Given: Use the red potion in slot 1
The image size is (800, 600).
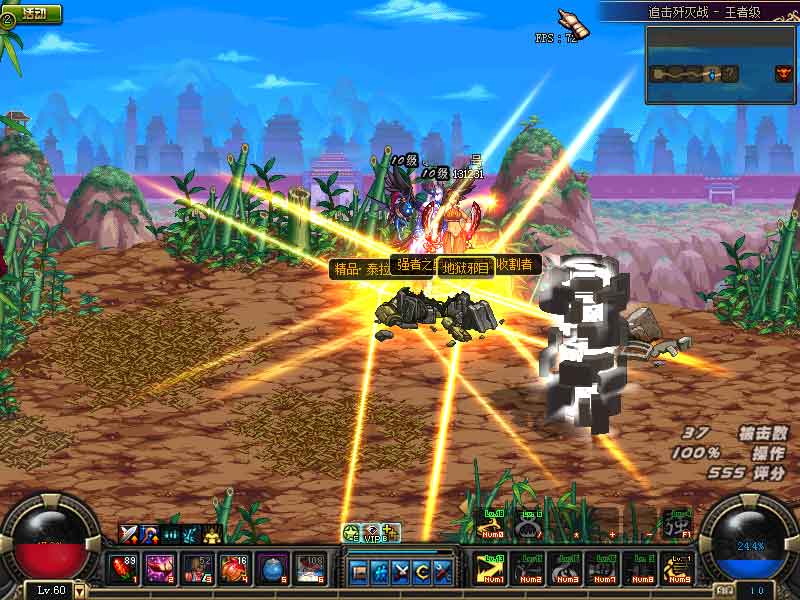Looking at the screenshot, I should (123, 569).
